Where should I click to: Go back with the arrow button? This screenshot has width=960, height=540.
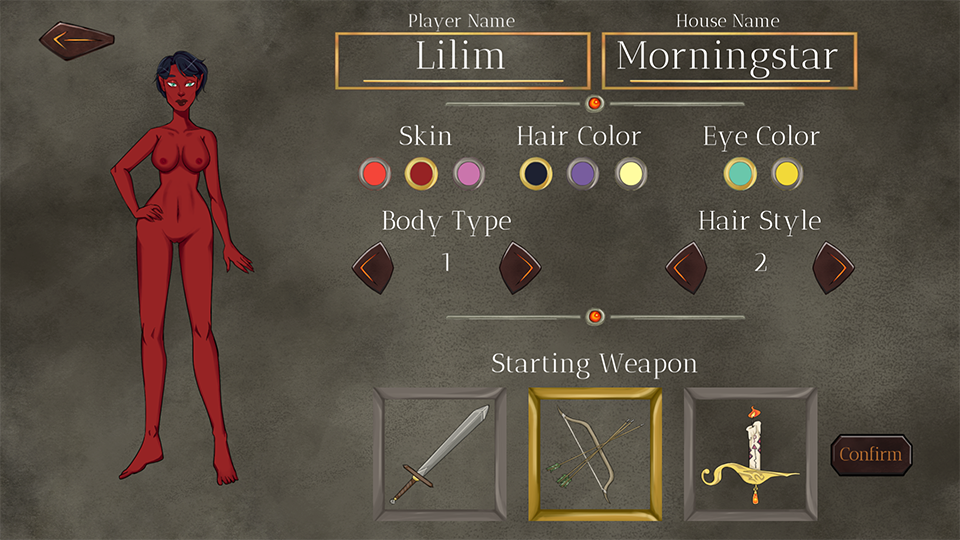click(x=76, y=40)
